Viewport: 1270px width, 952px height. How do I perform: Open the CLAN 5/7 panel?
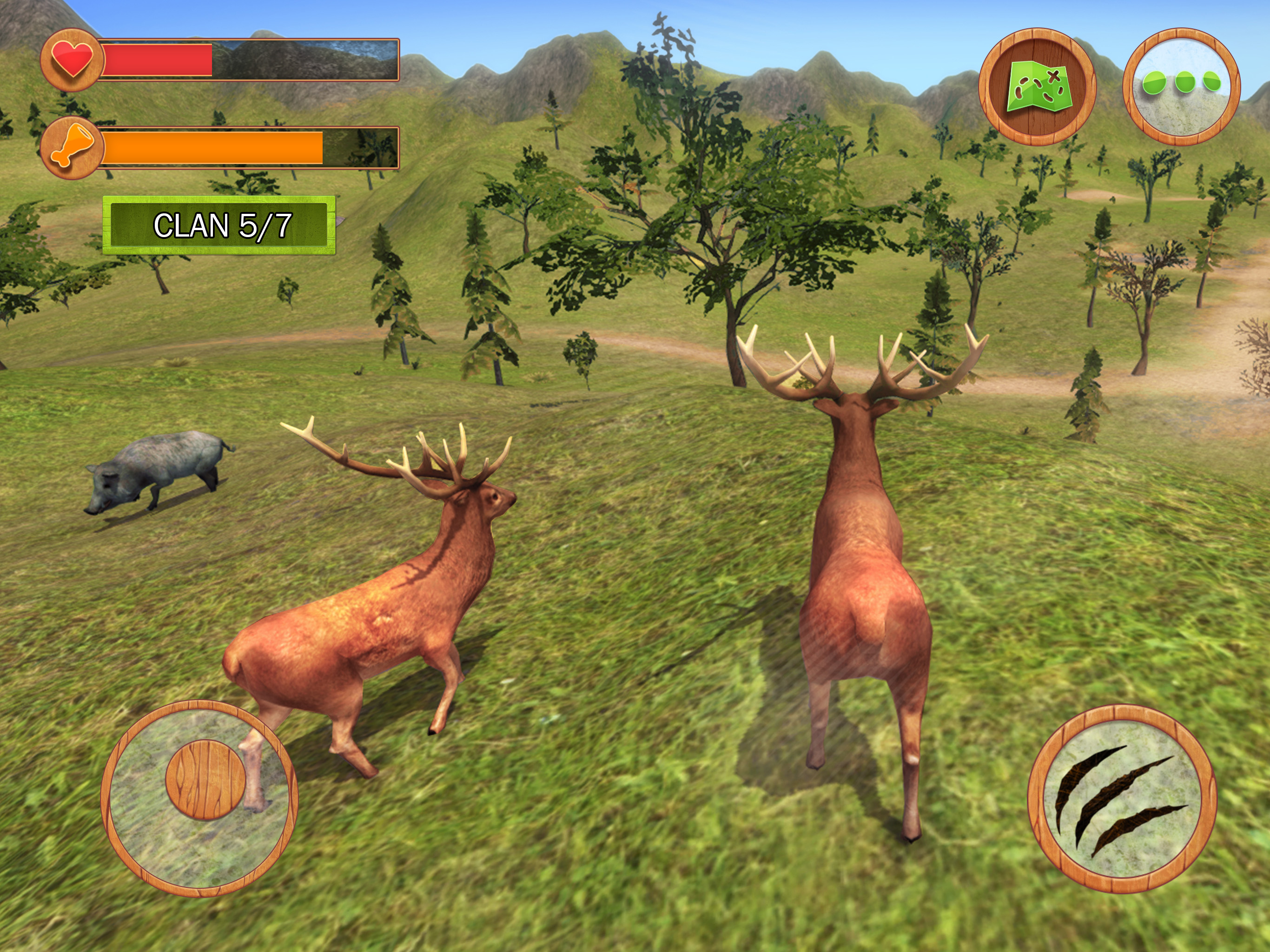219,225
